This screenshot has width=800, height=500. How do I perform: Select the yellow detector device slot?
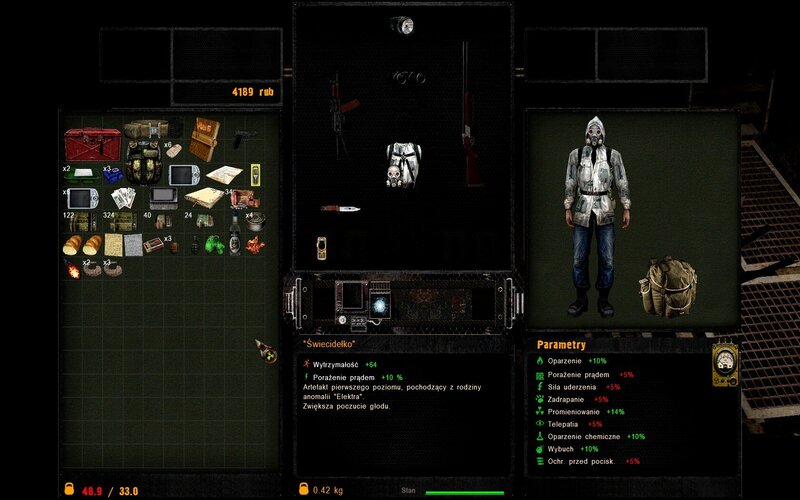pos(322,248)
